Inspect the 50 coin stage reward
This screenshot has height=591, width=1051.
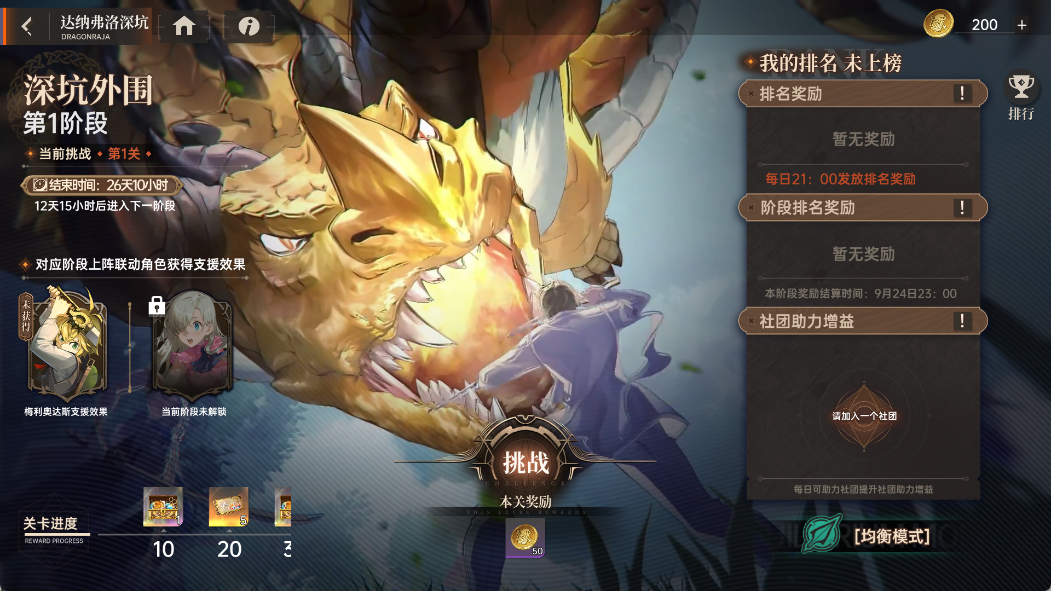(x=525, y=538)
